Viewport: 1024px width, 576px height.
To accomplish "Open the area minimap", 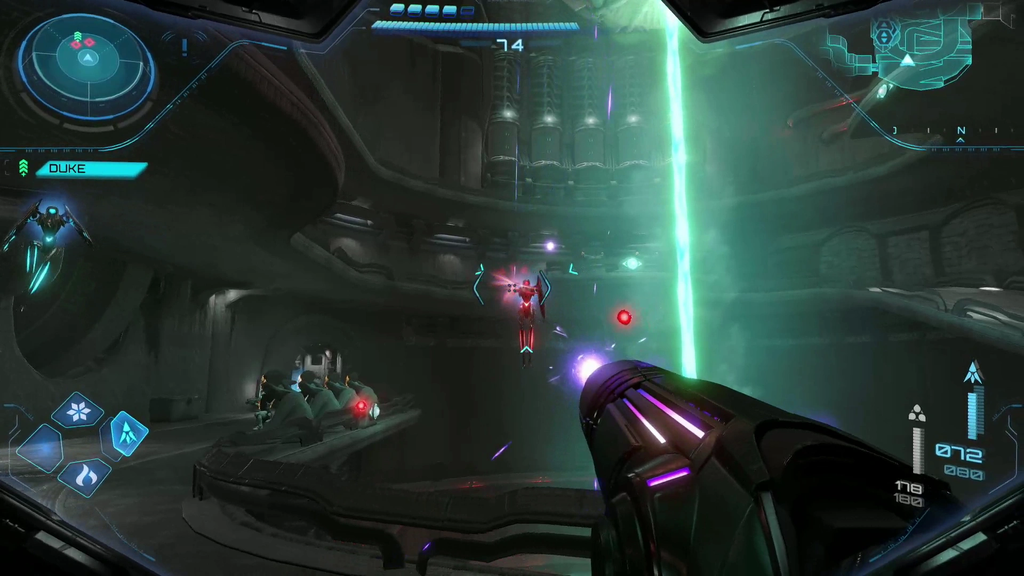I will (907, 50).
